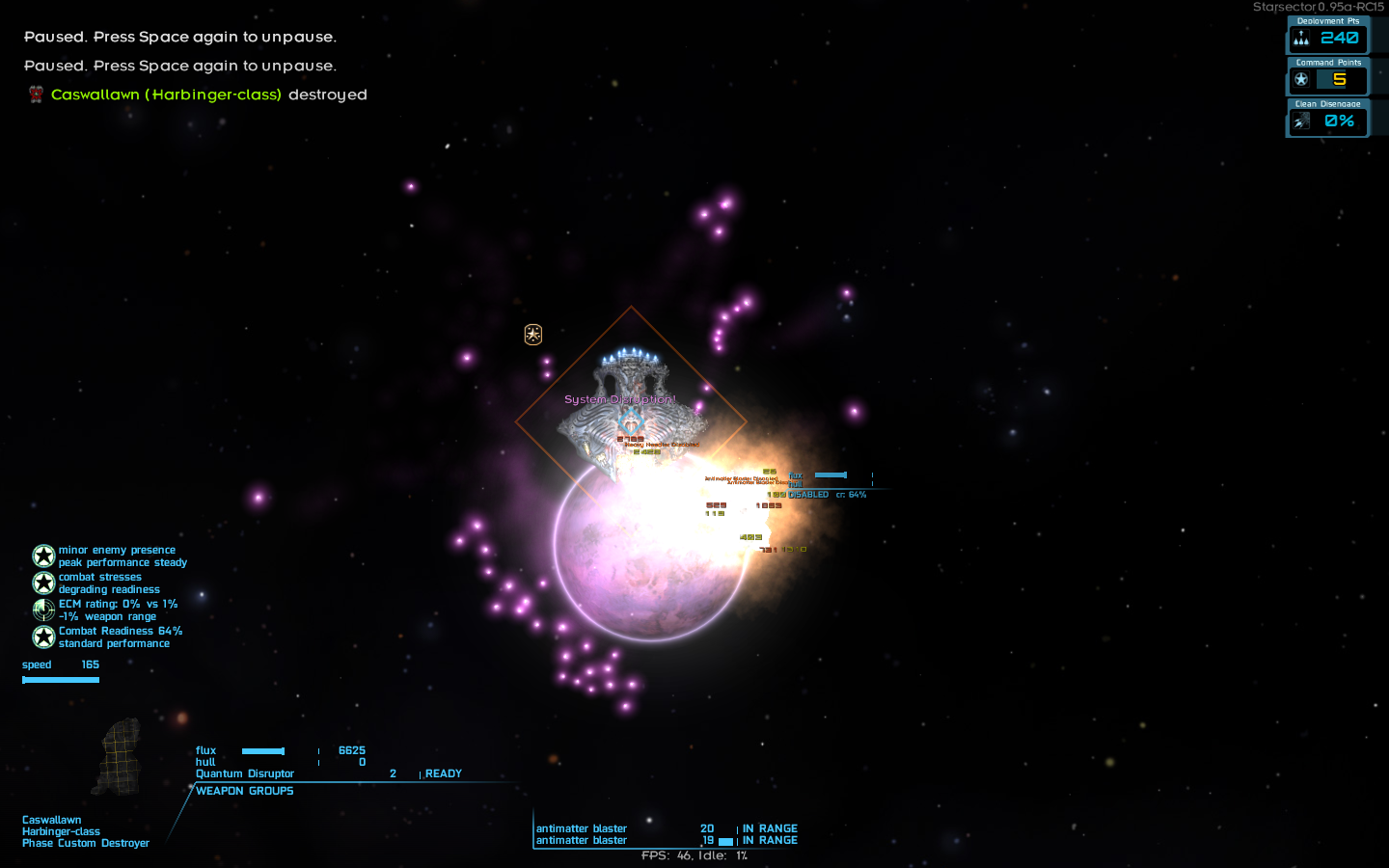Click the Clean Disengage explosion icon
1389x868 pixels.
coord(1301,122)
